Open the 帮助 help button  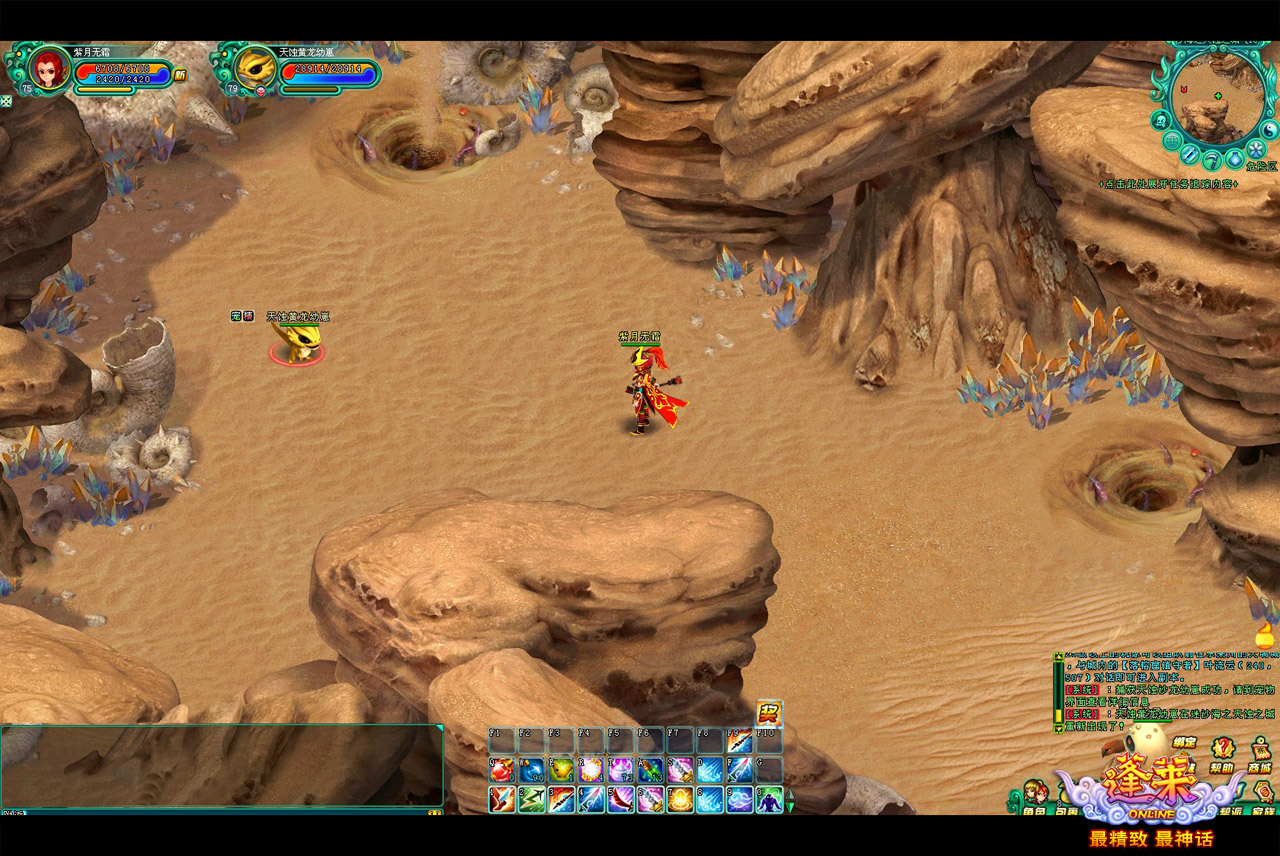[1222, 750]
